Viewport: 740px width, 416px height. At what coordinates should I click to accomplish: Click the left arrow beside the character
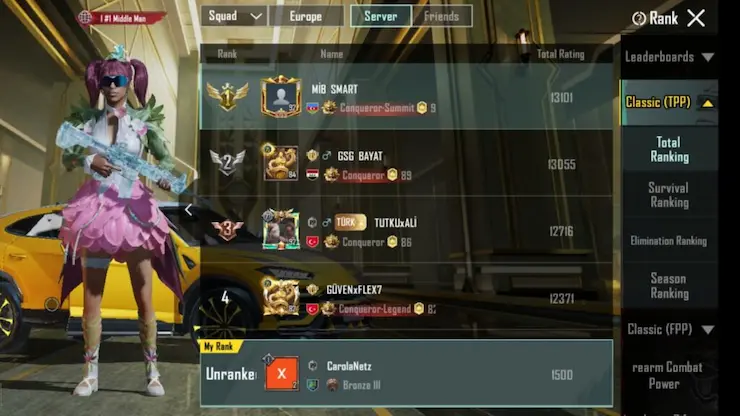click(188, 210)
